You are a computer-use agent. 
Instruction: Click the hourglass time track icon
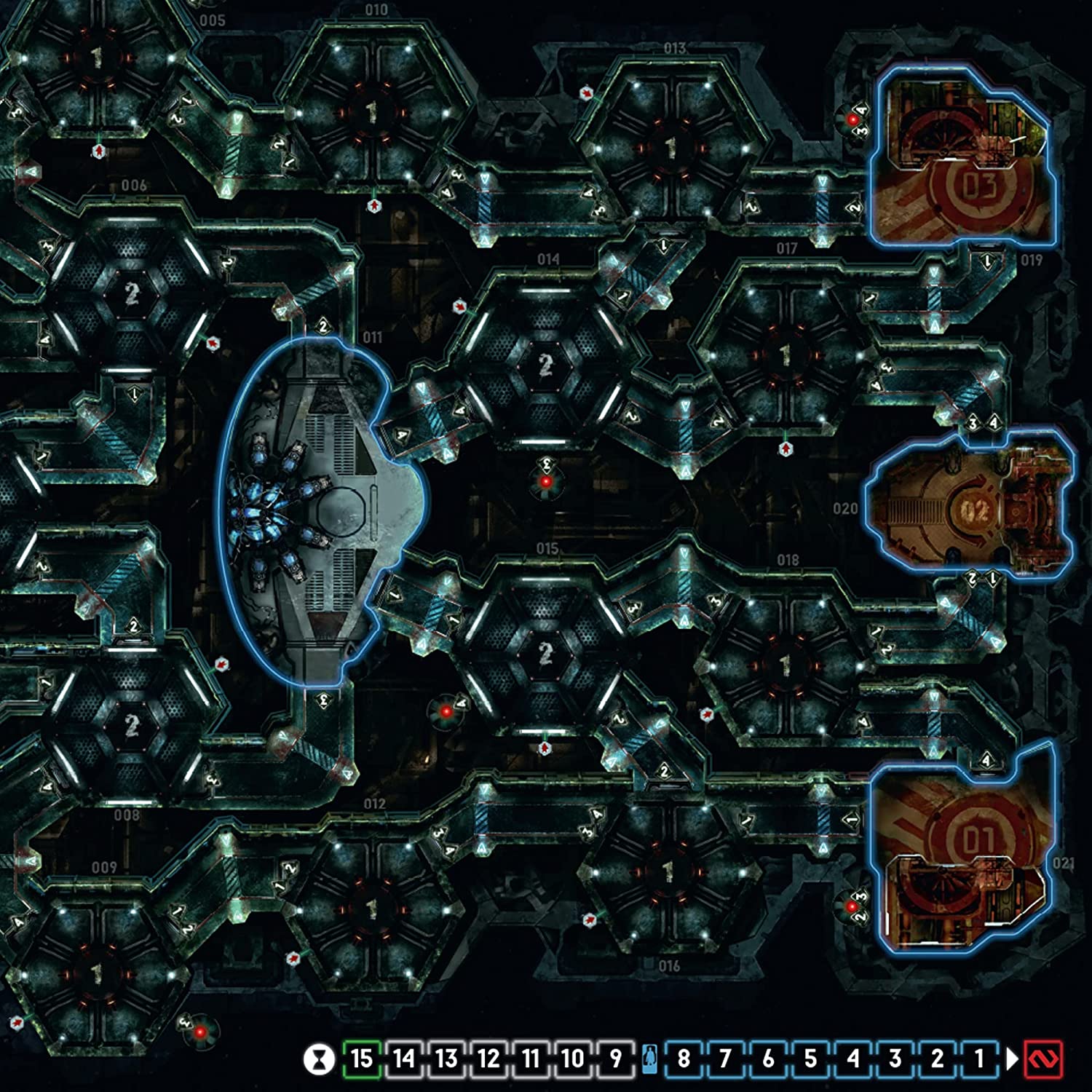(319, 1059)
